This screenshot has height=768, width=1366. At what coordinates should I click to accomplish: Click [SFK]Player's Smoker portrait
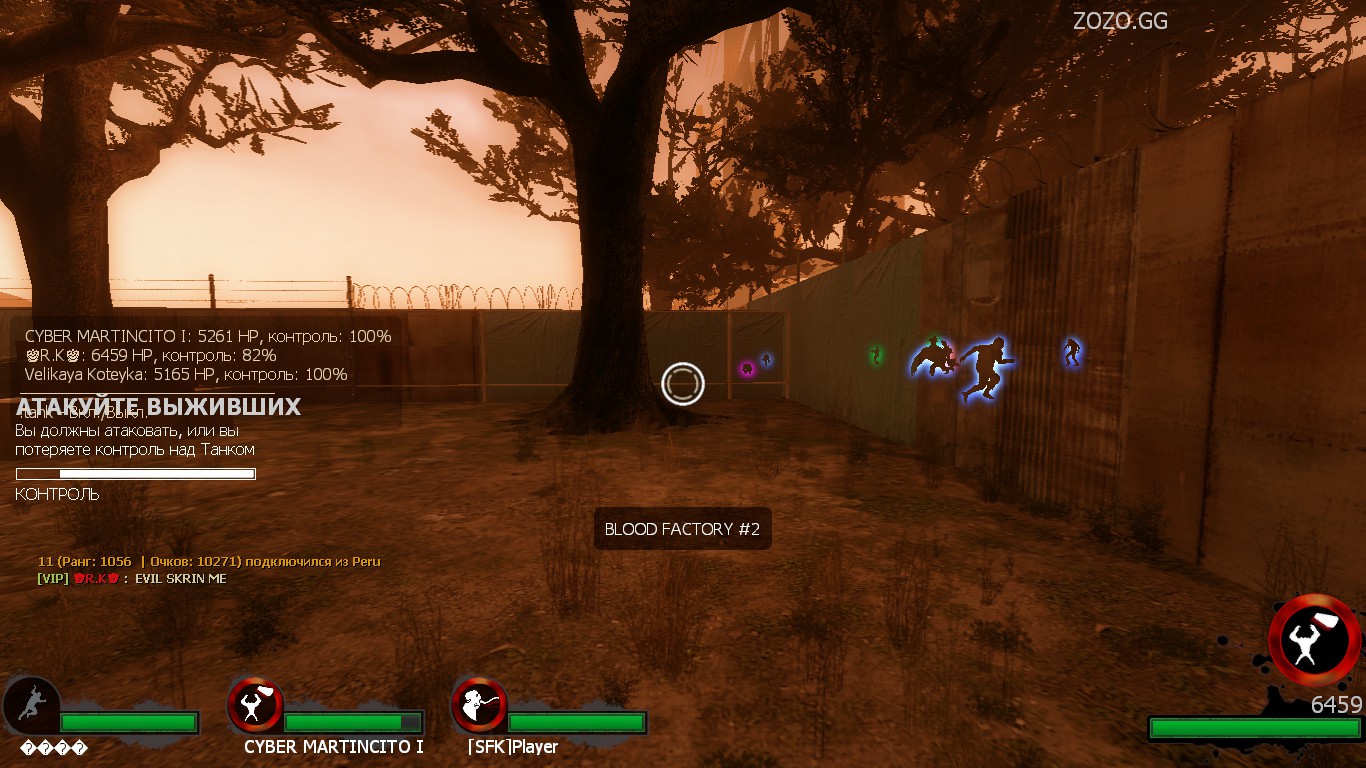pyautogui.click(x=478, y=705)
